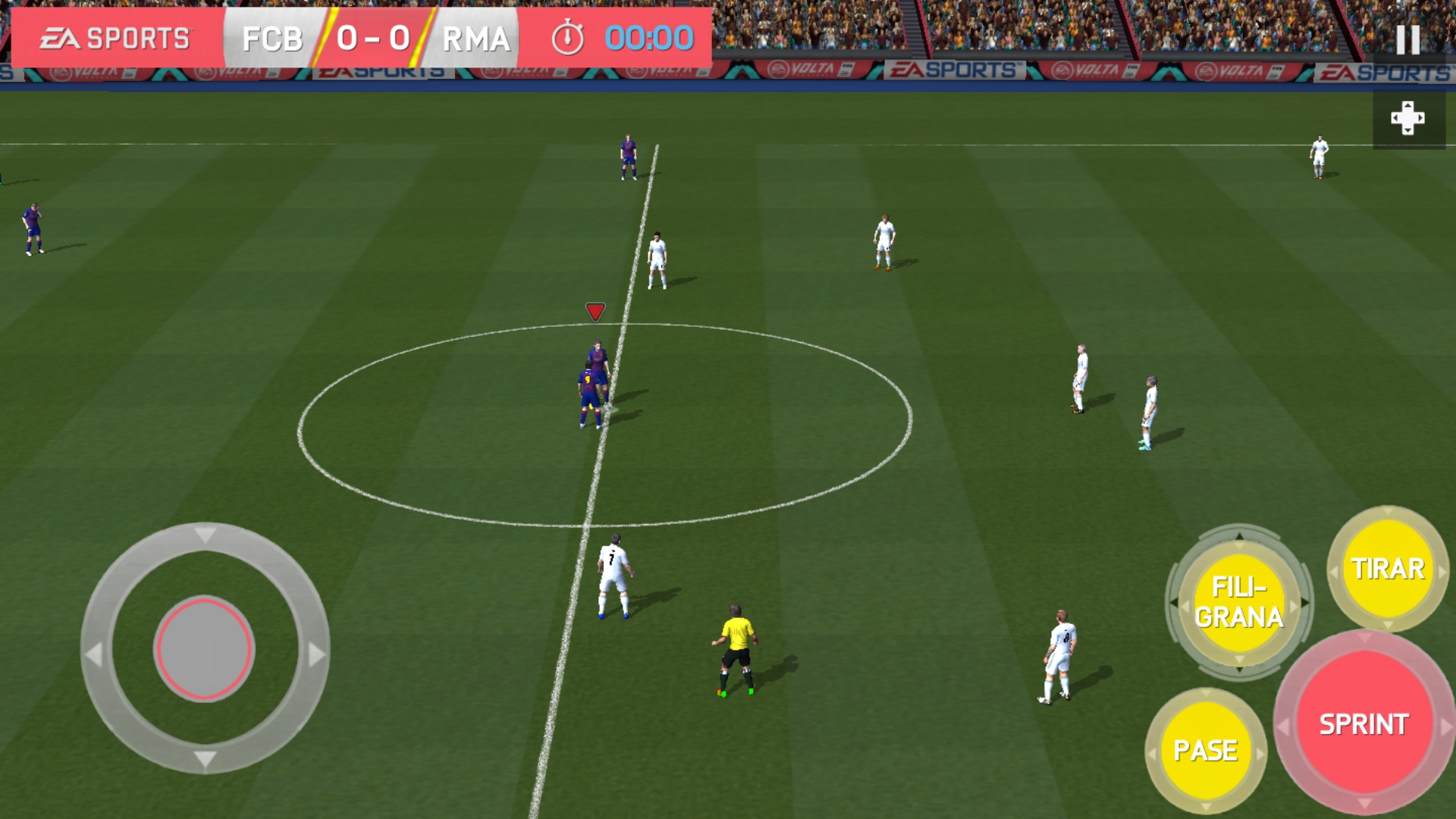Tap the RMA team name on the scoreboard

tap(474, 36)
